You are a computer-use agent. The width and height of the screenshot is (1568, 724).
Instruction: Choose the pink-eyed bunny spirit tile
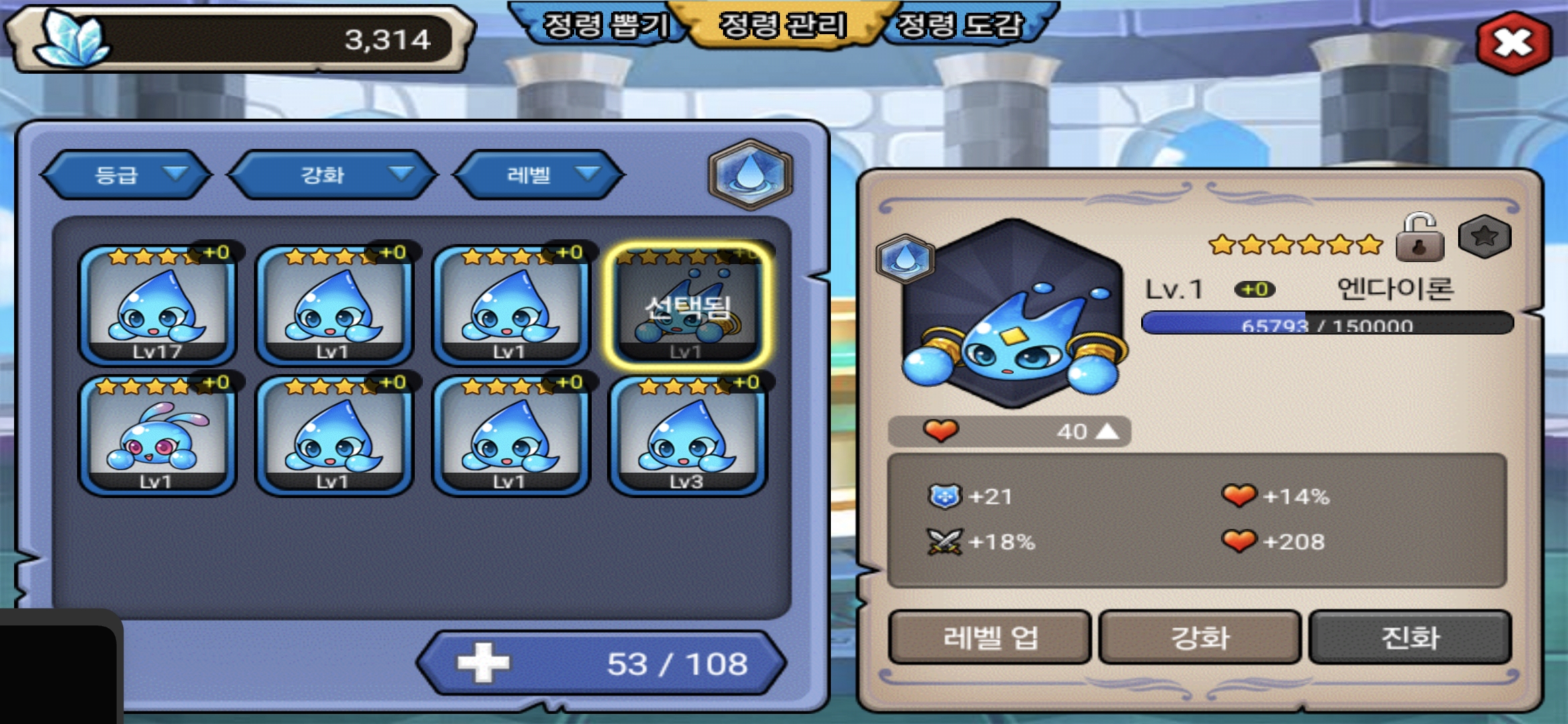(x=157, y=436)
